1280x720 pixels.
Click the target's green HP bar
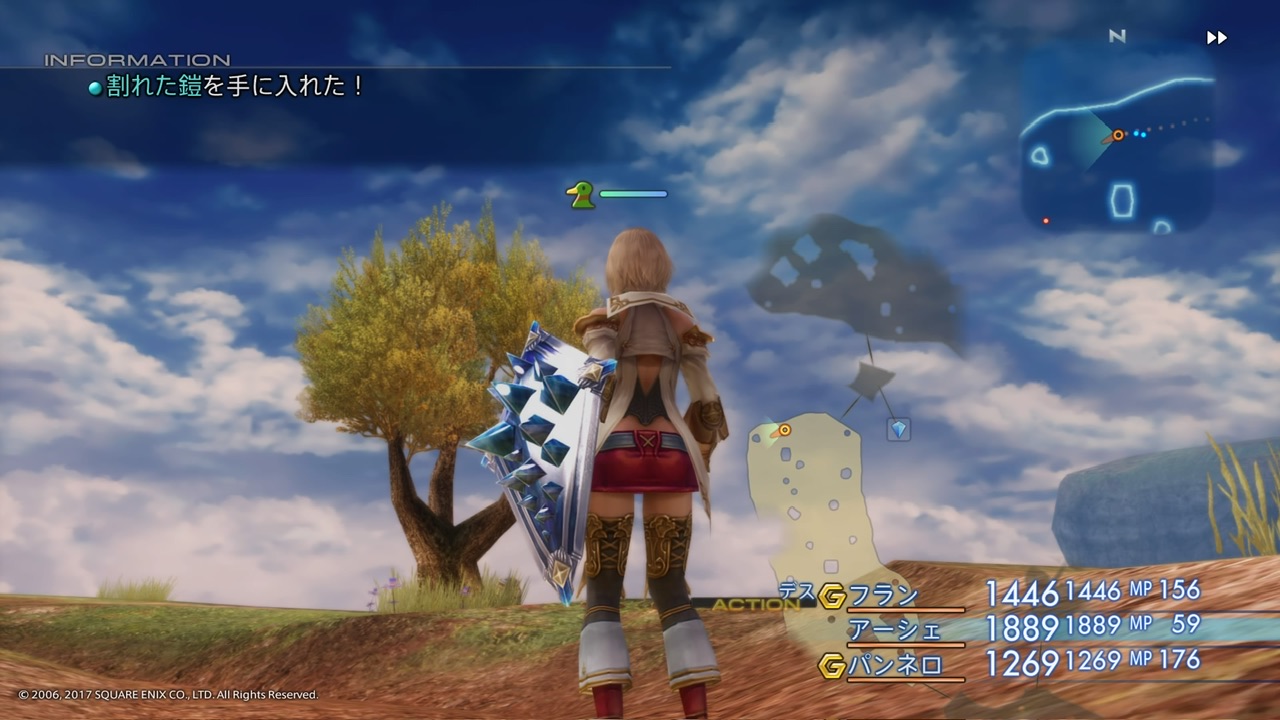coord(633,193)
